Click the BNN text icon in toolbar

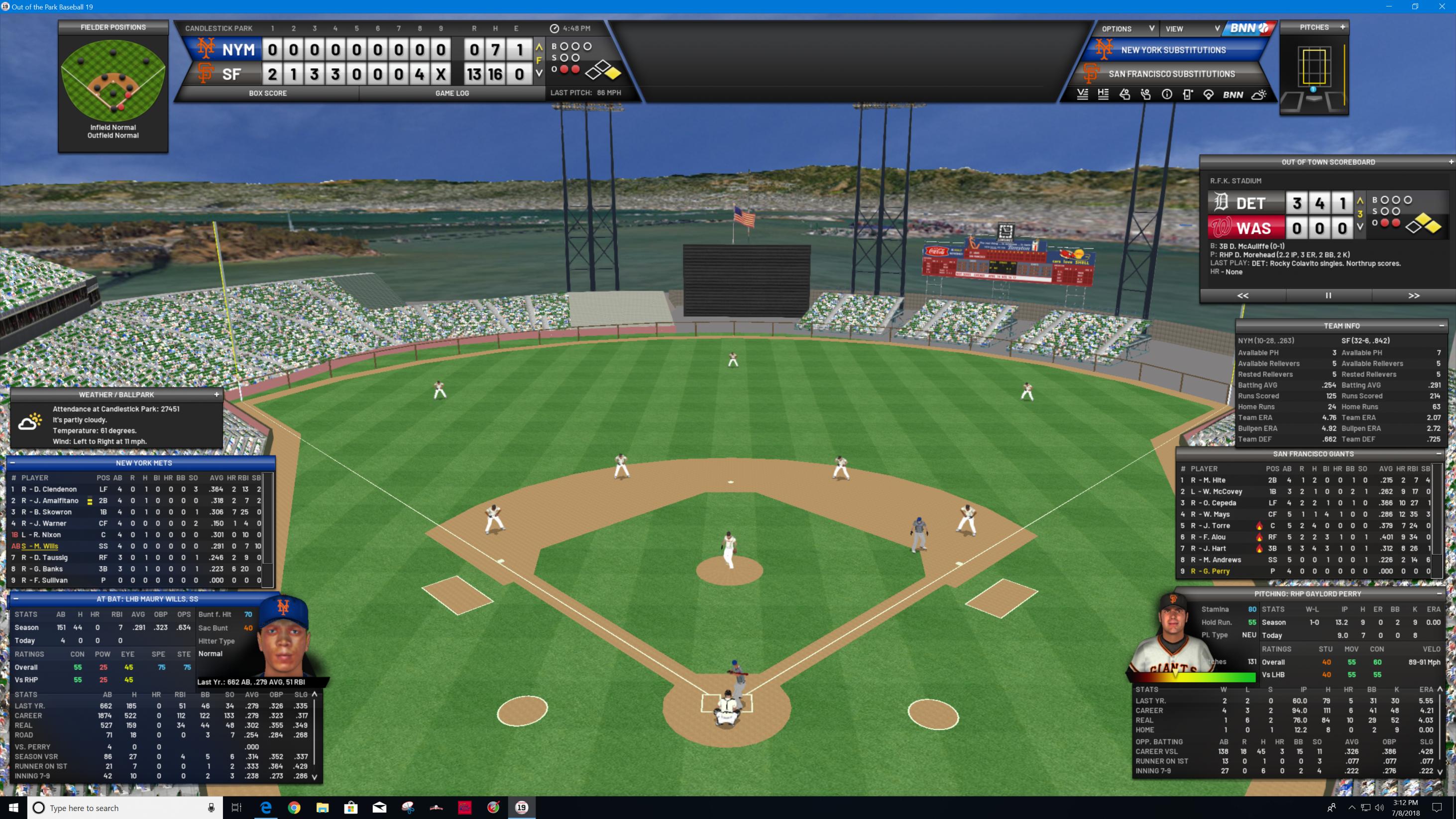coord(1232,95)
